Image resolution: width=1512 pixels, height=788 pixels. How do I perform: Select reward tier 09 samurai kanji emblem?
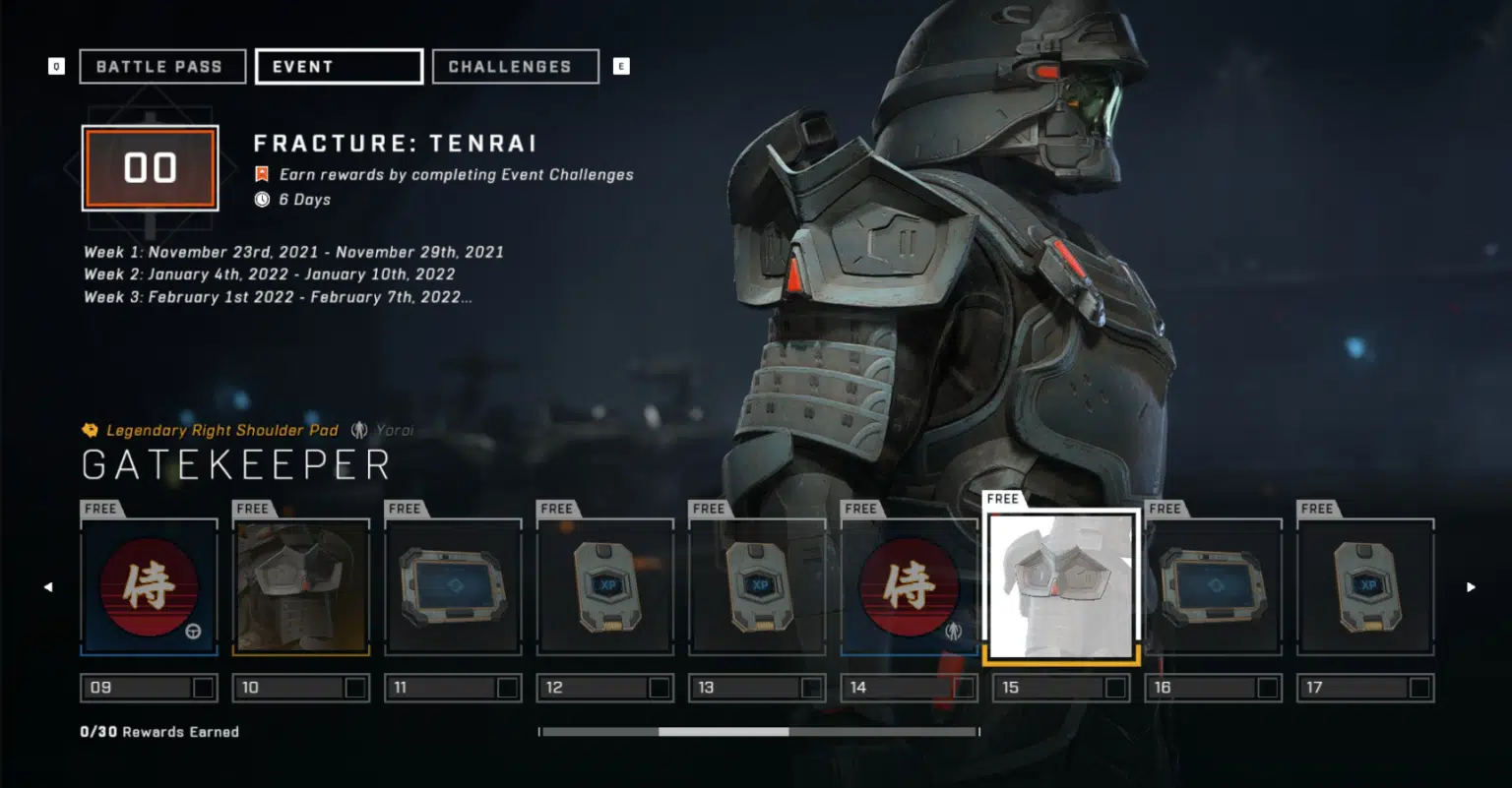149,587
